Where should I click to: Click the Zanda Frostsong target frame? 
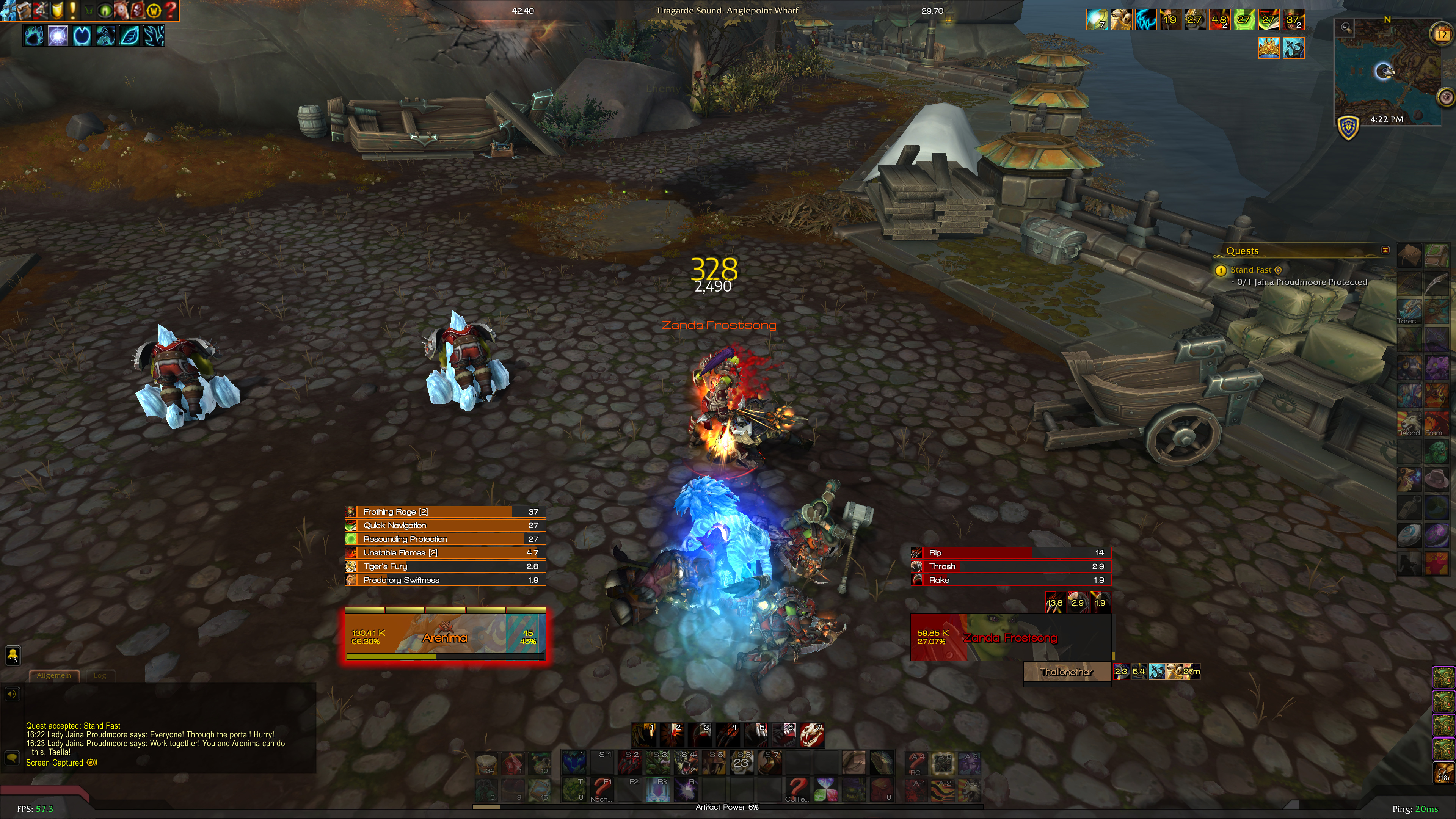tap(1010, 637)
